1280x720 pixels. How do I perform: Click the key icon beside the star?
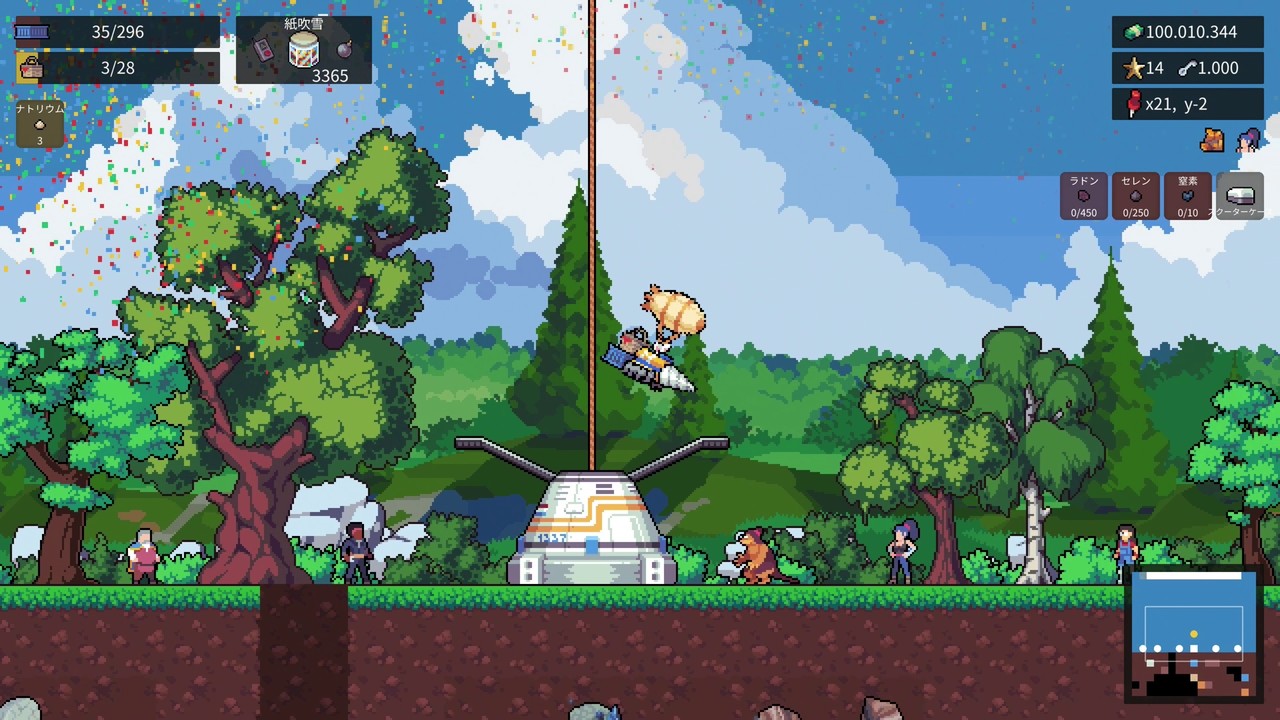point(1189,68)
